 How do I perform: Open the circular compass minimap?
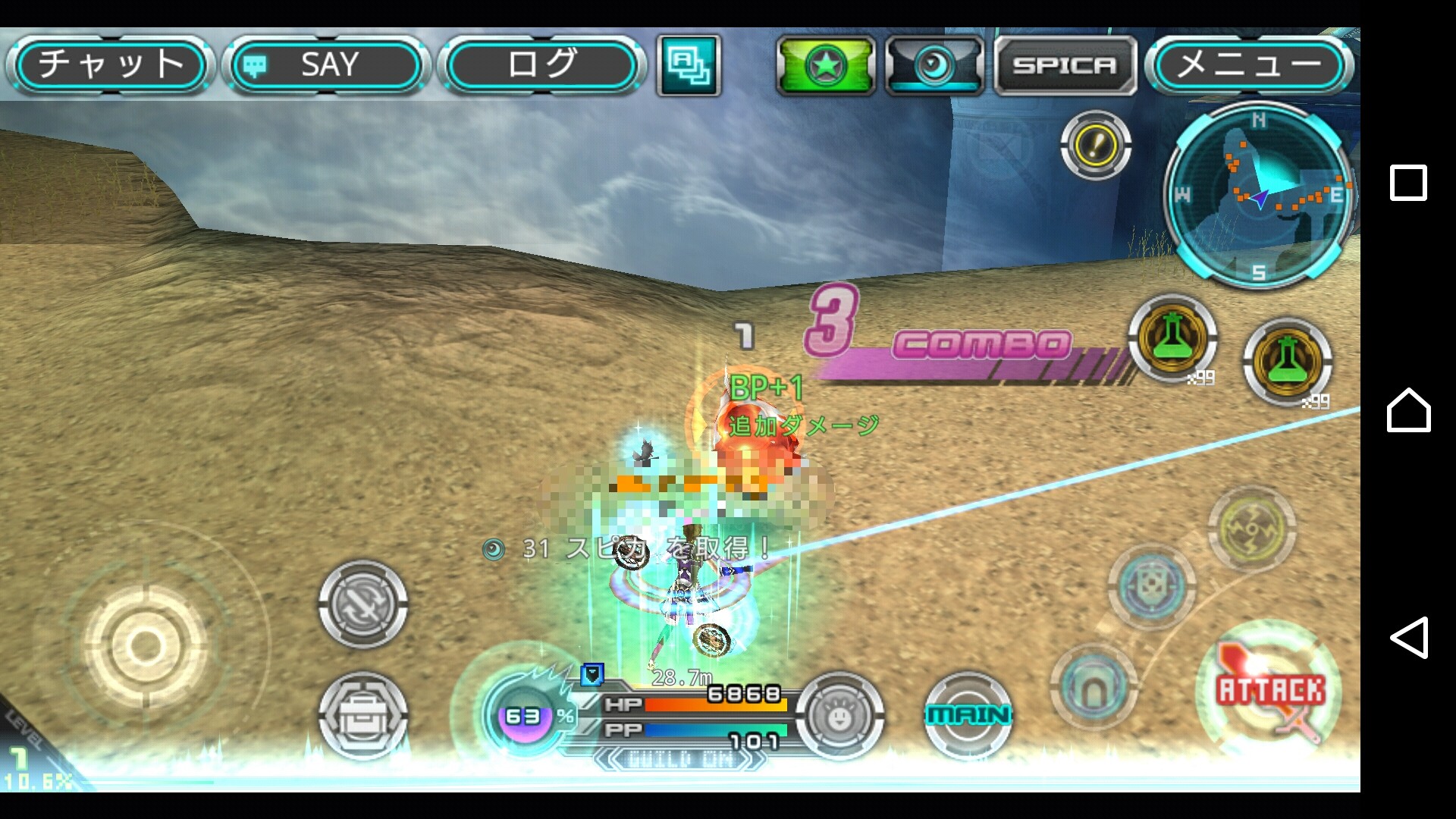click(x=1259, y=196)
